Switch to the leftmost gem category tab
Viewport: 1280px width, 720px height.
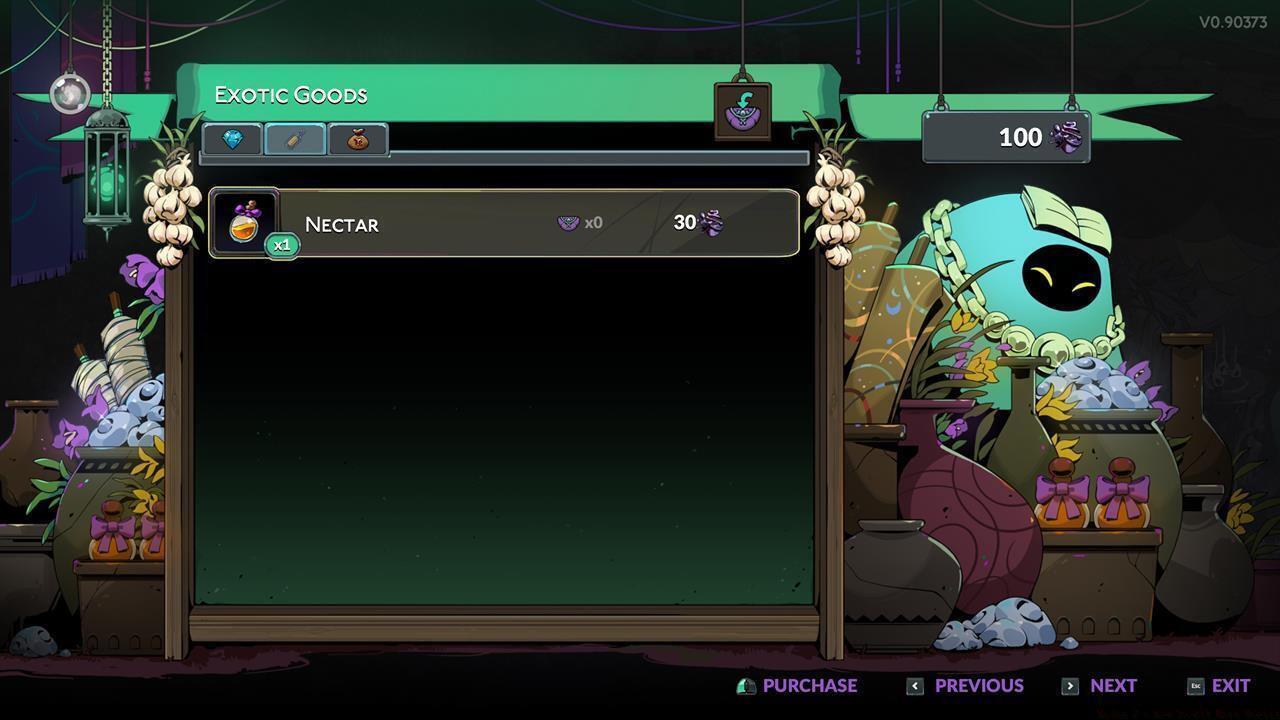[x=233, y=140]
